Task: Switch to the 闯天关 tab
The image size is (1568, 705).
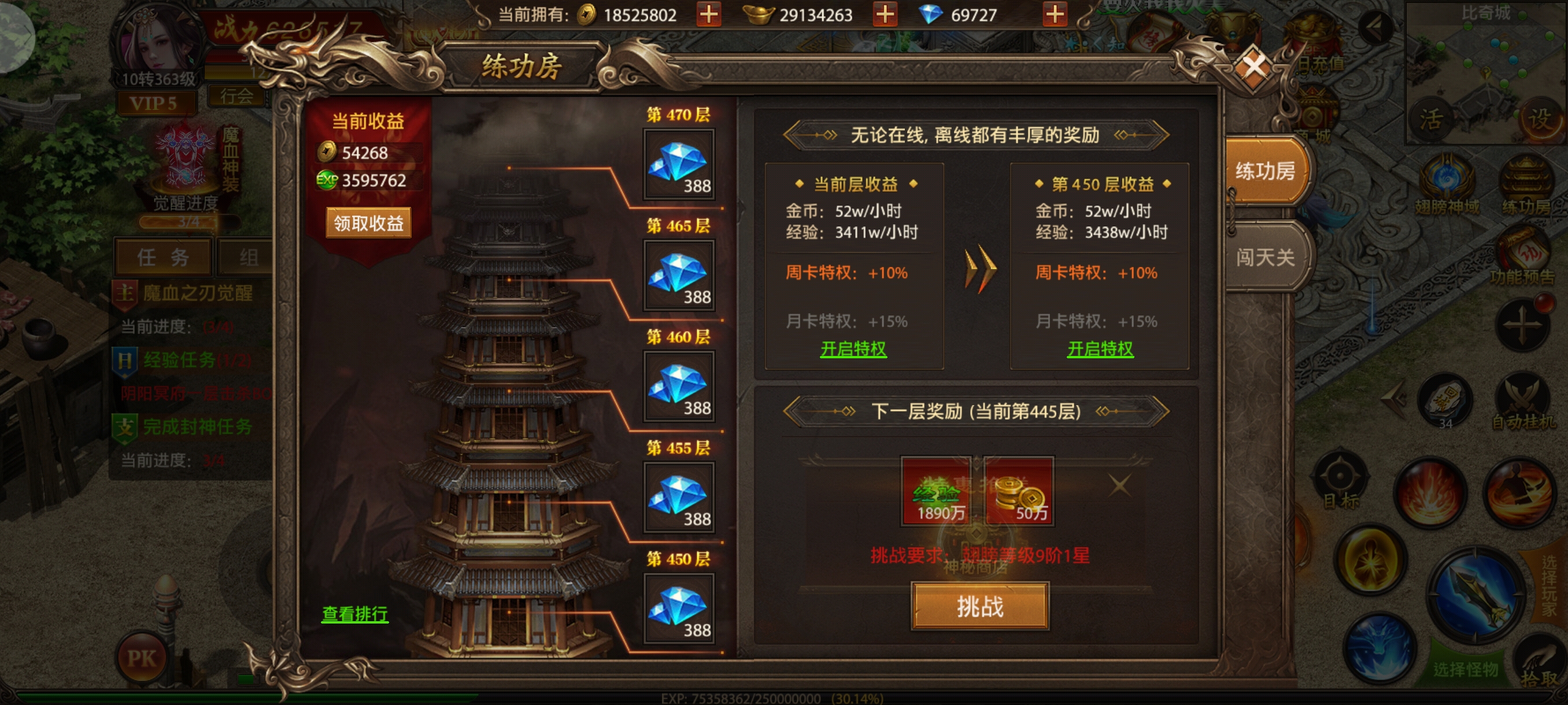Action: 1264,257
